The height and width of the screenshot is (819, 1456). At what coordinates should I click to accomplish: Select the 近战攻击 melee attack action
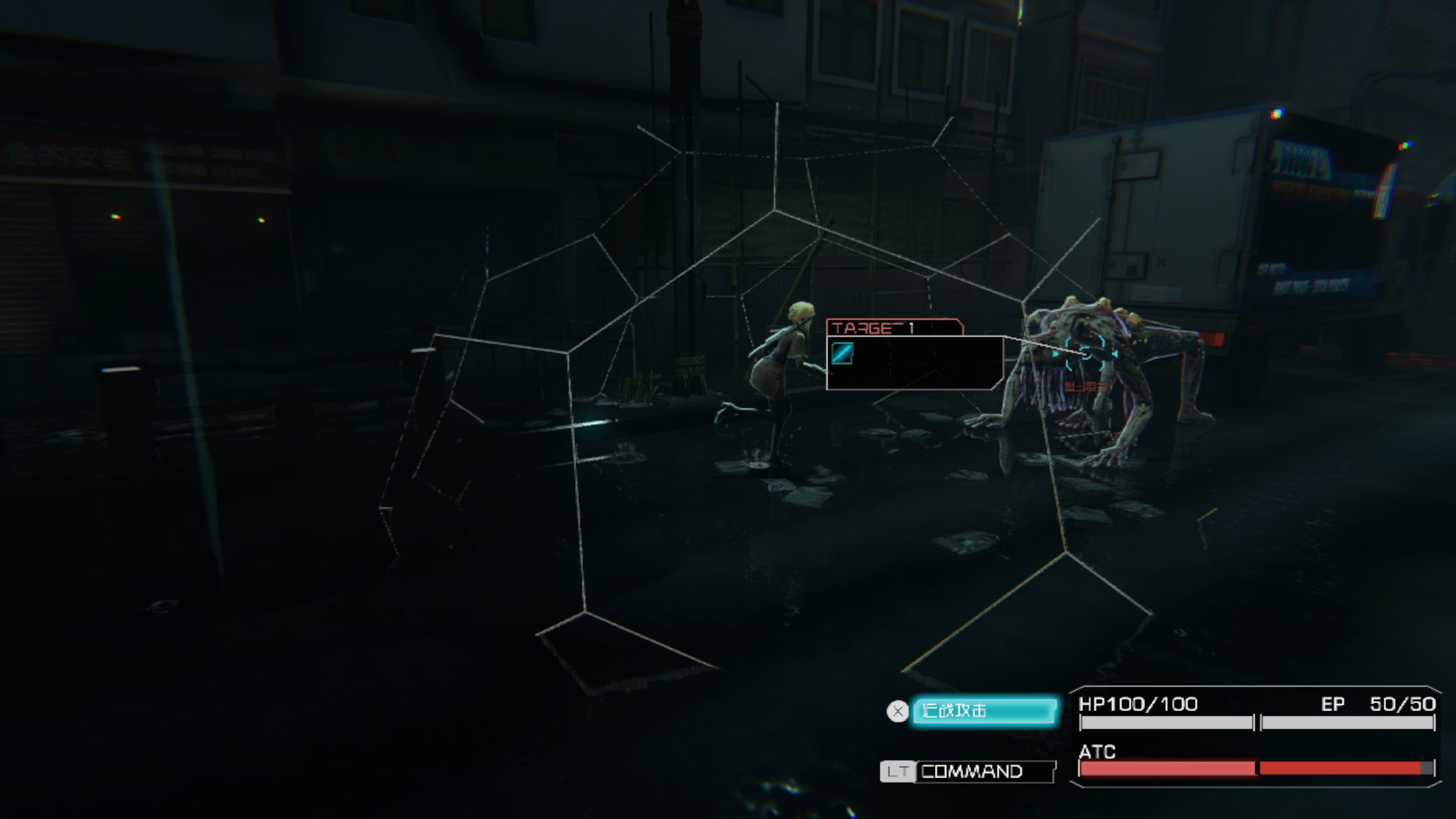(x=984, y=711)
